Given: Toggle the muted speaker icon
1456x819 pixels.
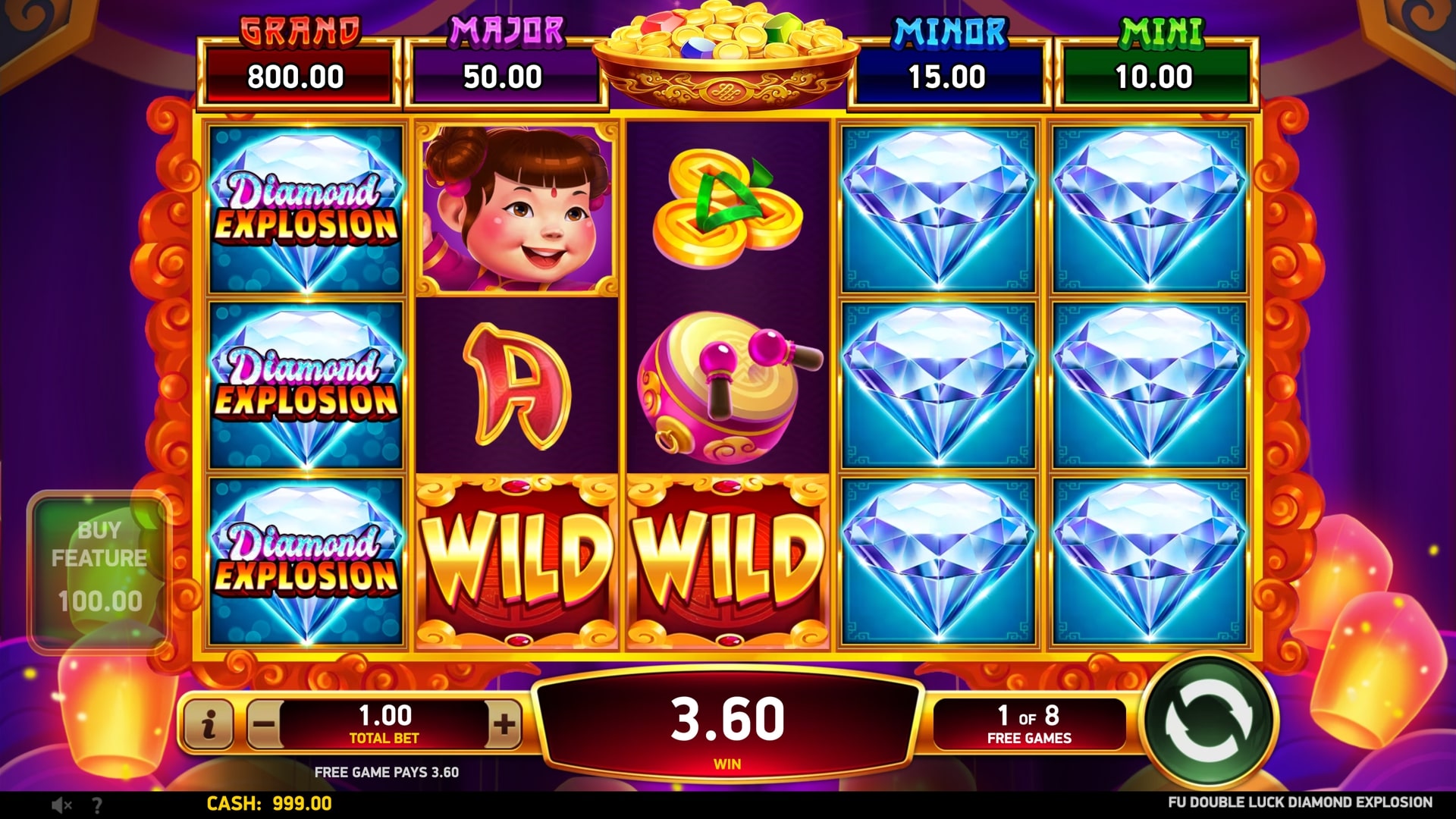Looking at the screenshot, I should point(61,805).
